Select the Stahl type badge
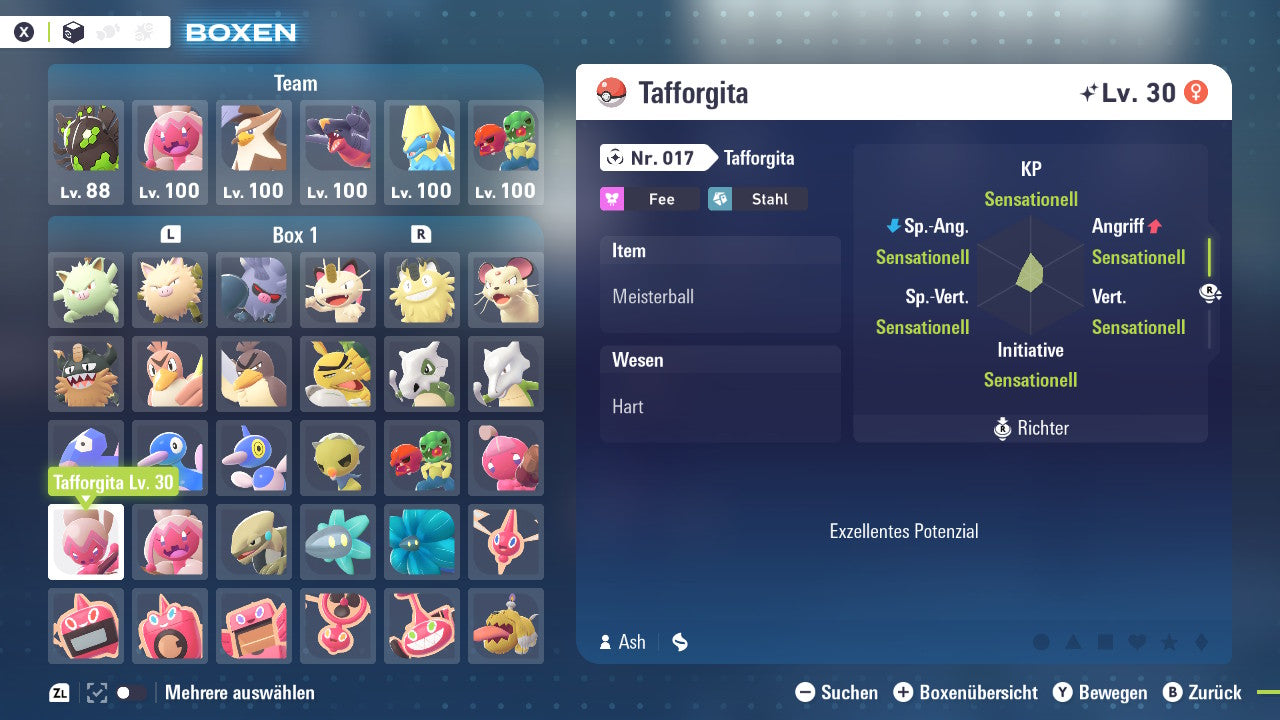1280x720 pixels. (757, 199)
